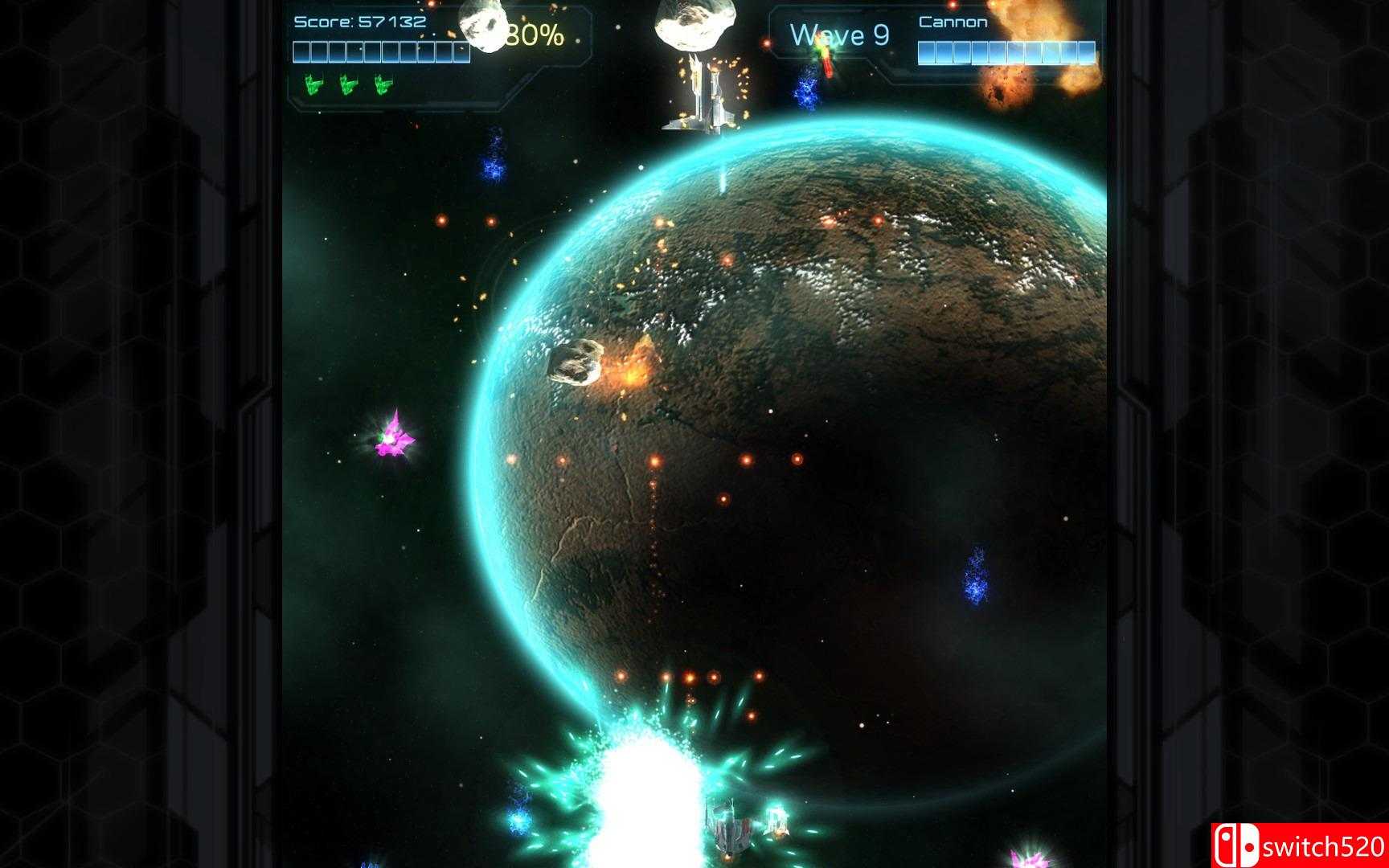
Task: Toggle the first segment of the shield bar
Action: click(303, 51)
